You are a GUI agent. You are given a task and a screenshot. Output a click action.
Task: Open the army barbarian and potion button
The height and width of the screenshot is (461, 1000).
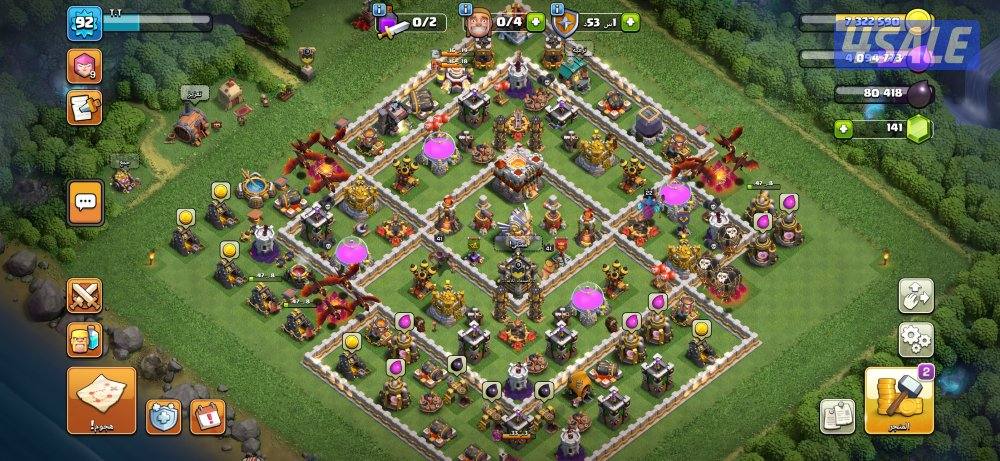(84, 338)
